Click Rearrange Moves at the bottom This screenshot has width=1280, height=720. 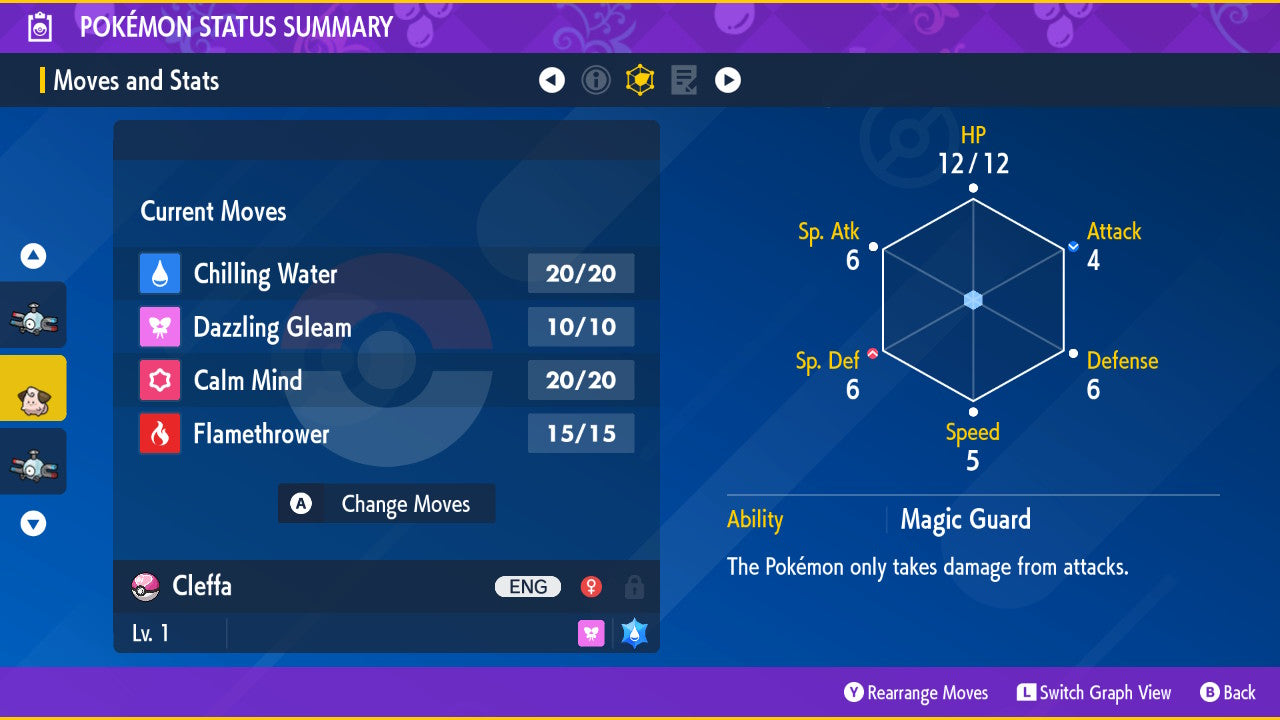[x=916, y=693]
